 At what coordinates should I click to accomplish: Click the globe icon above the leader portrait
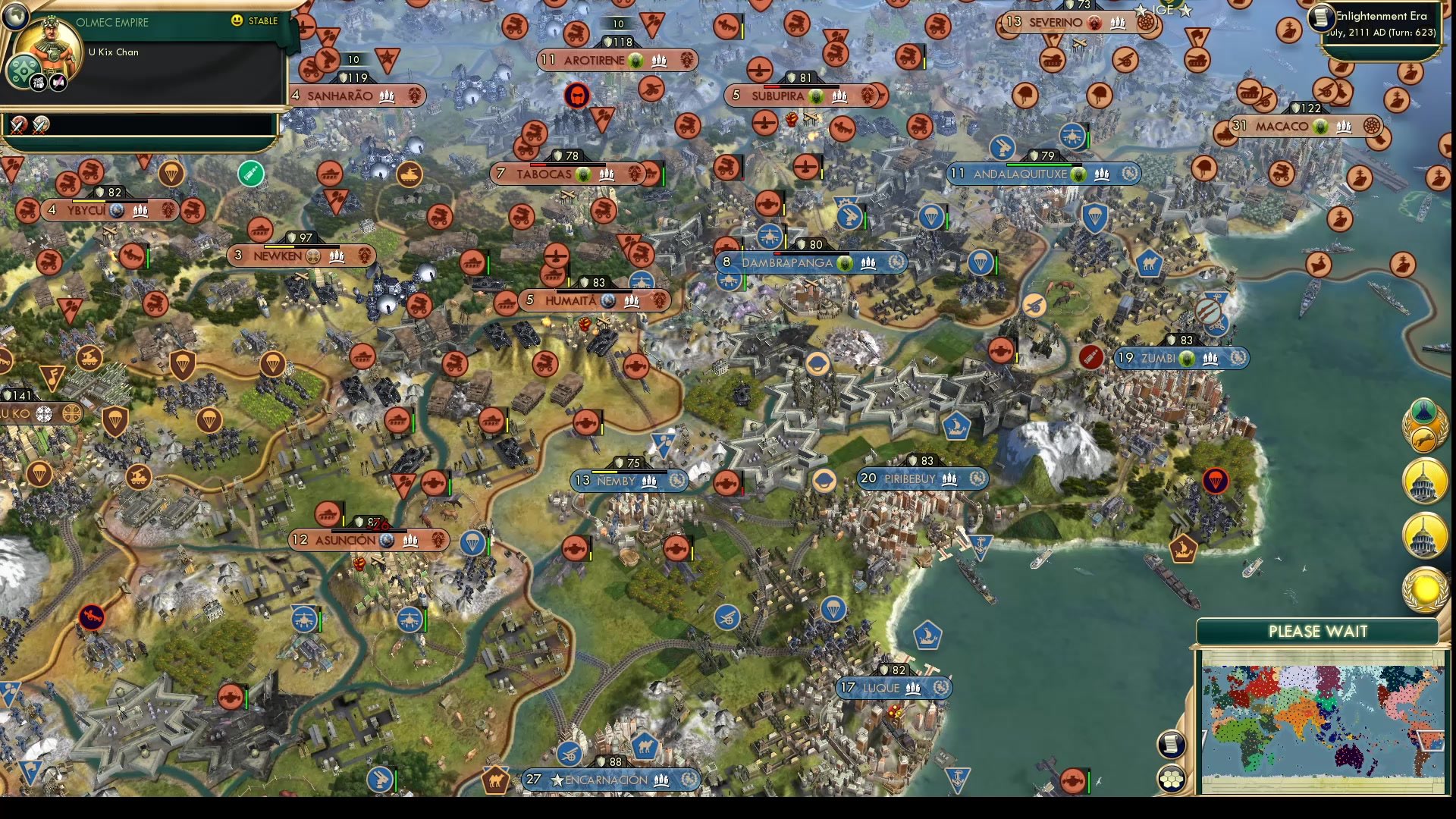click(15, 18)
